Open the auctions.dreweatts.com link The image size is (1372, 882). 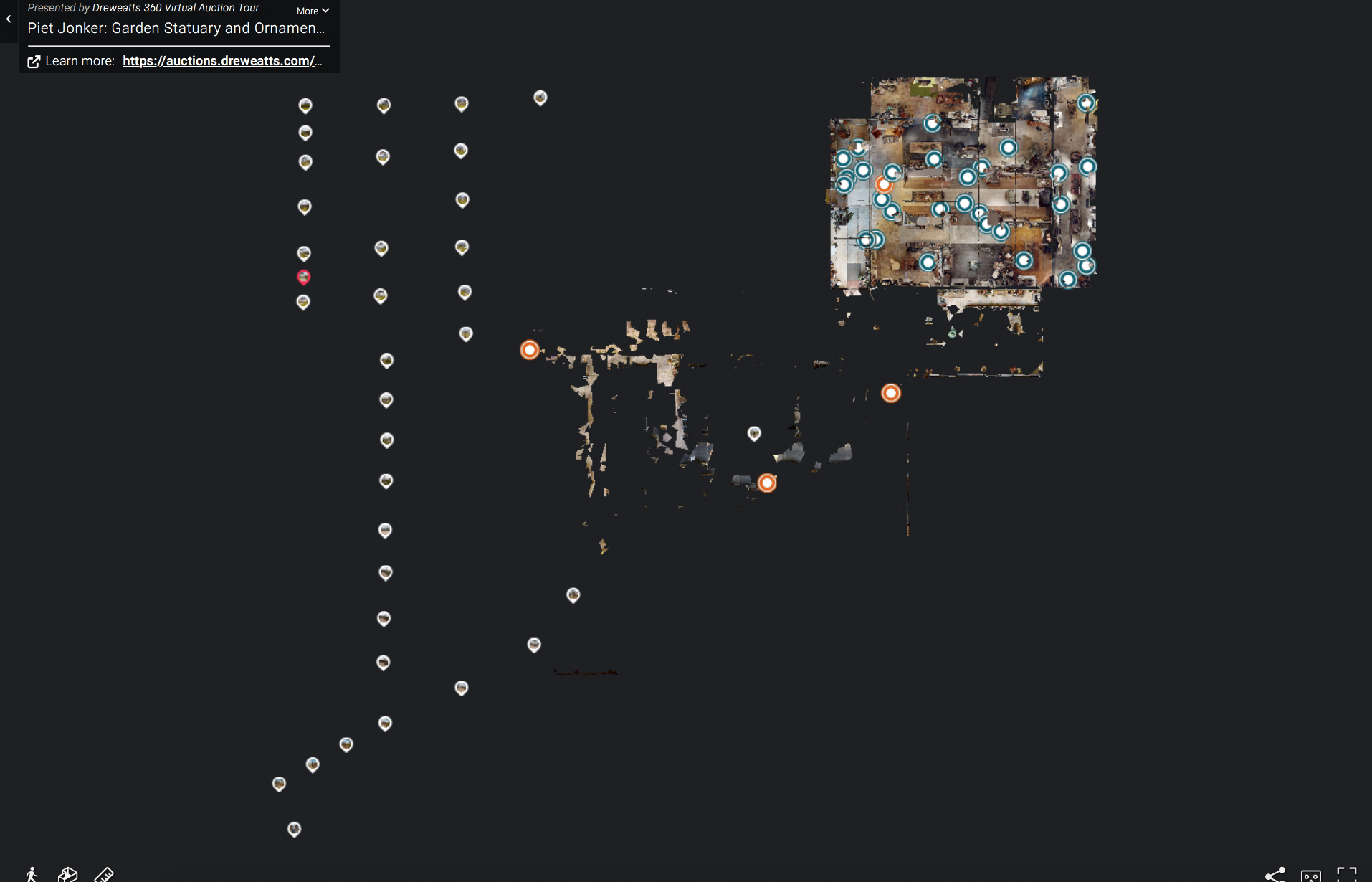(x=221, y=62)
